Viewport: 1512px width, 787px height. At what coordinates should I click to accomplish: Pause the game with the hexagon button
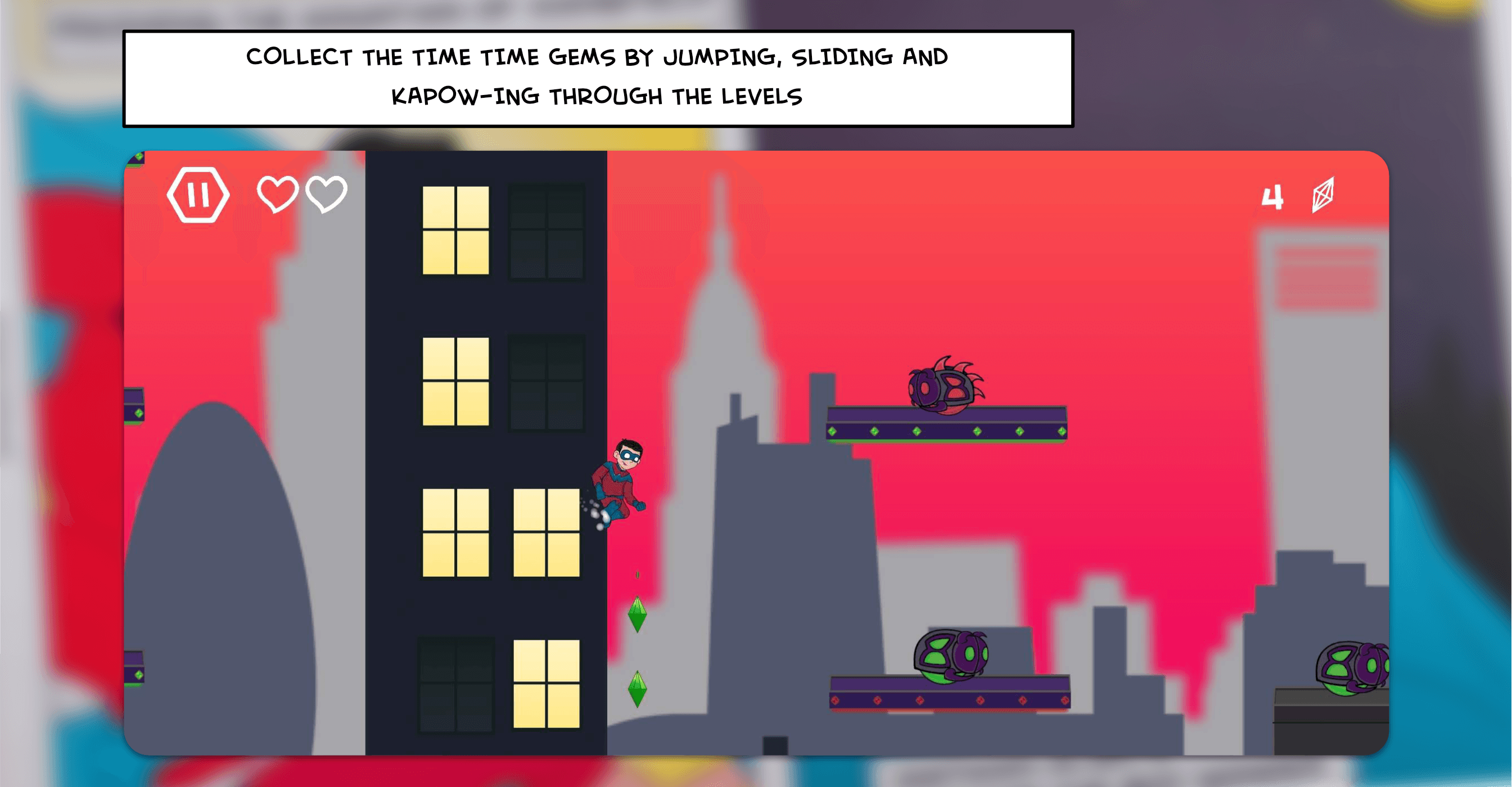coord(198,195)
